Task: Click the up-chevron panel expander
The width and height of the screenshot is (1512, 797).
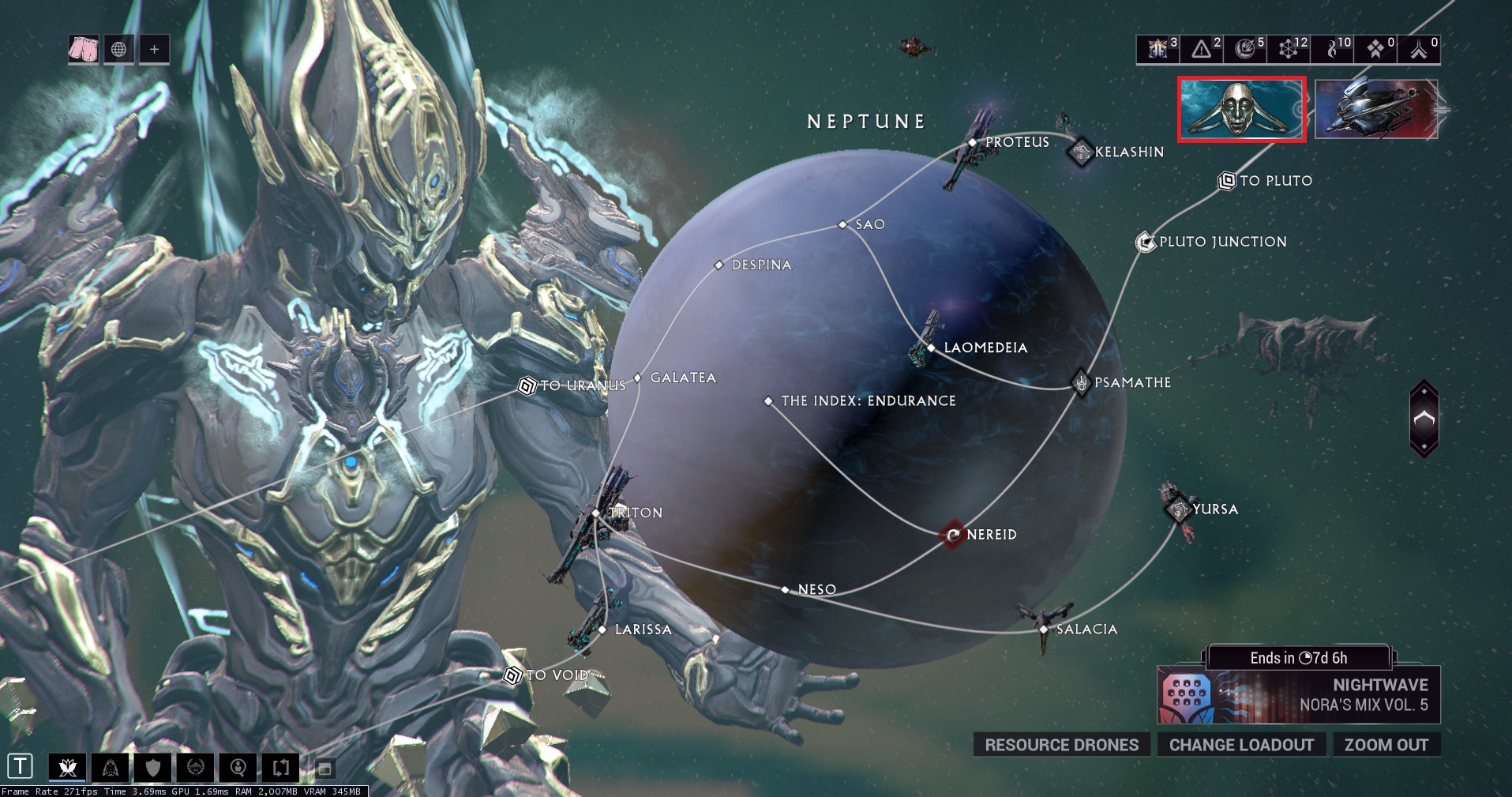Action: click(1424, 419)
